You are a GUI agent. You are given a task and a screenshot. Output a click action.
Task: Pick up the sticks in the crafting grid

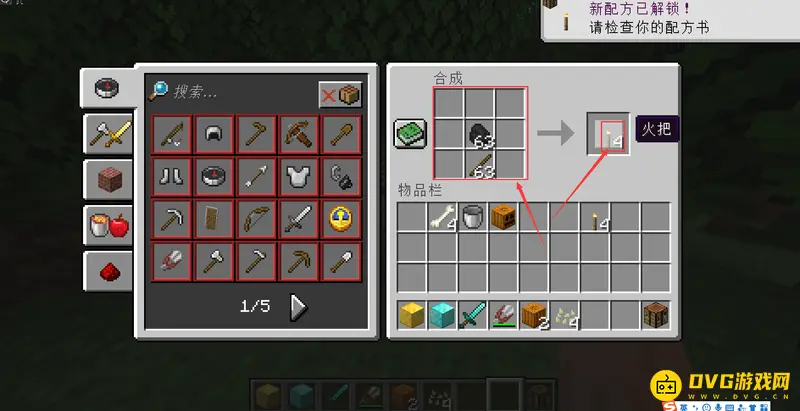481,165
